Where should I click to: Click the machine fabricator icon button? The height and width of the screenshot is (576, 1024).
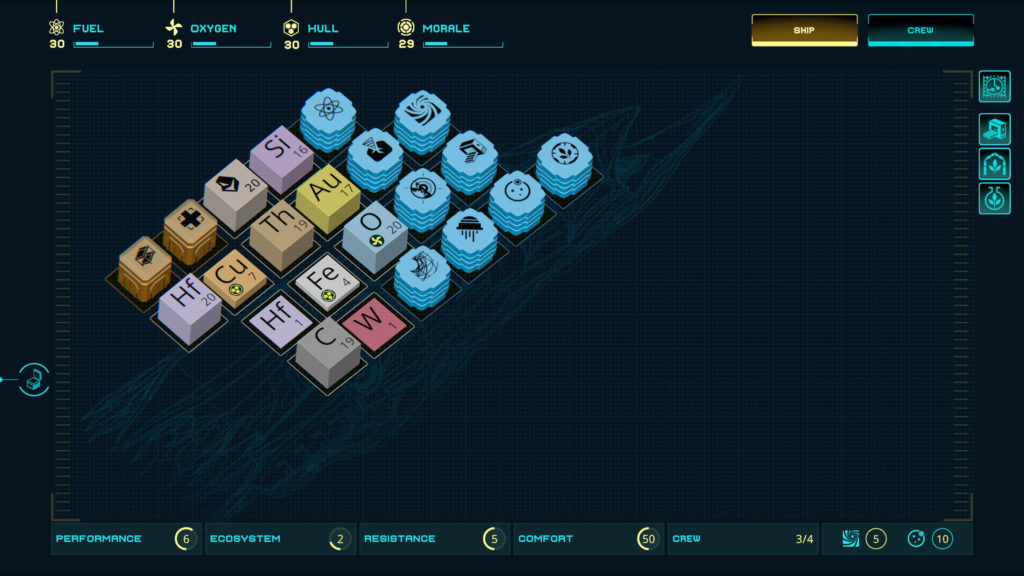pos(993,130)
